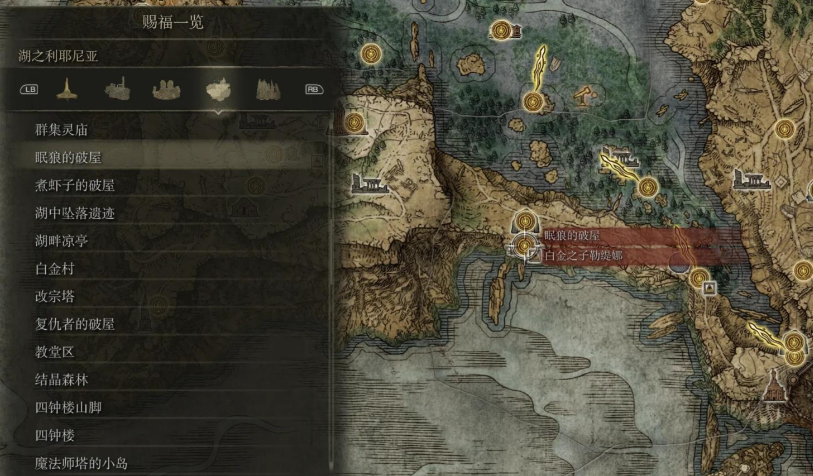Pick 四钟楼 from the list
The height and width of the screenshot is (476, 813).
click(55, 436)
